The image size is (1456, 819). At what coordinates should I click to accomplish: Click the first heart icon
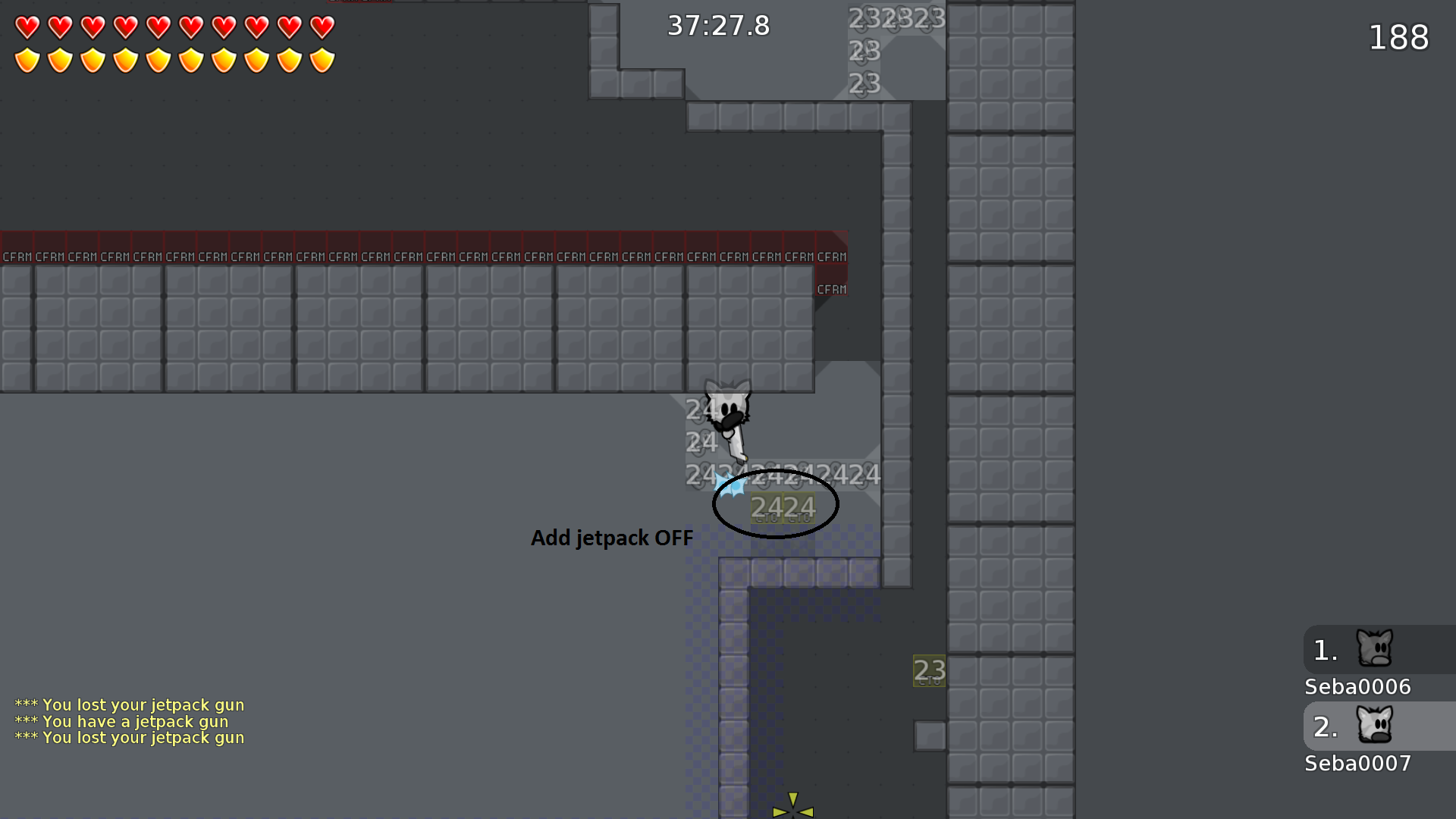(27, 27)
